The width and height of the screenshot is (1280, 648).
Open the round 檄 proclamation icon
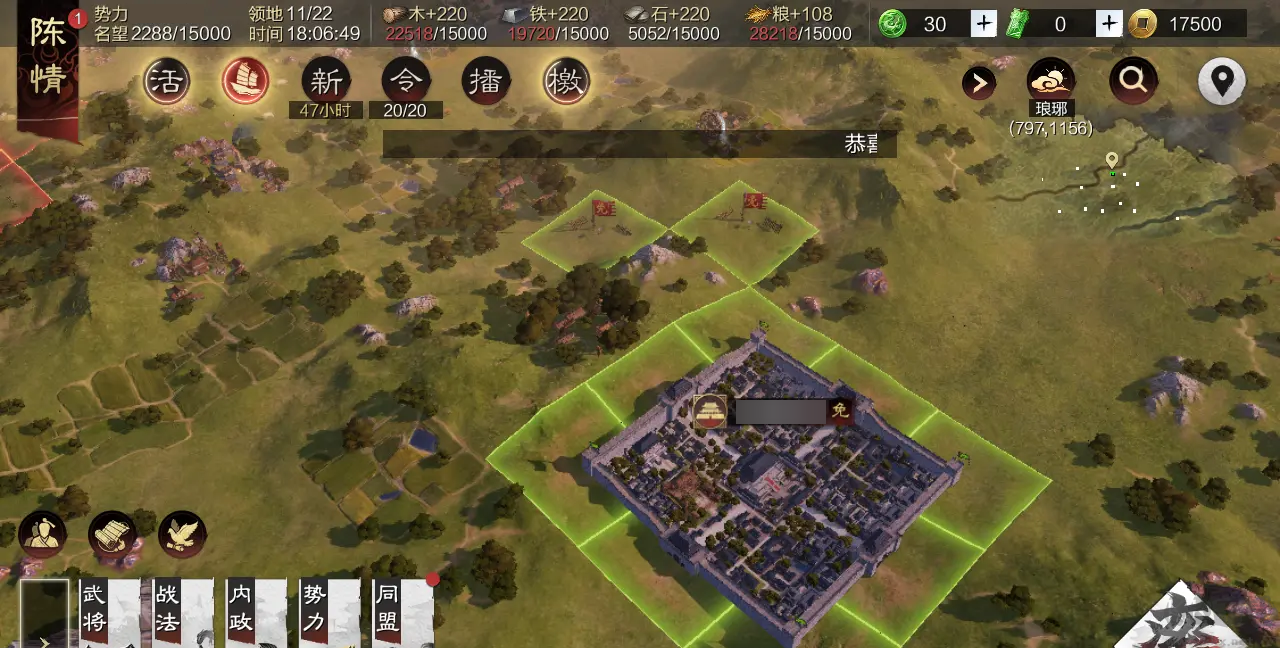[x=567, y=82]
